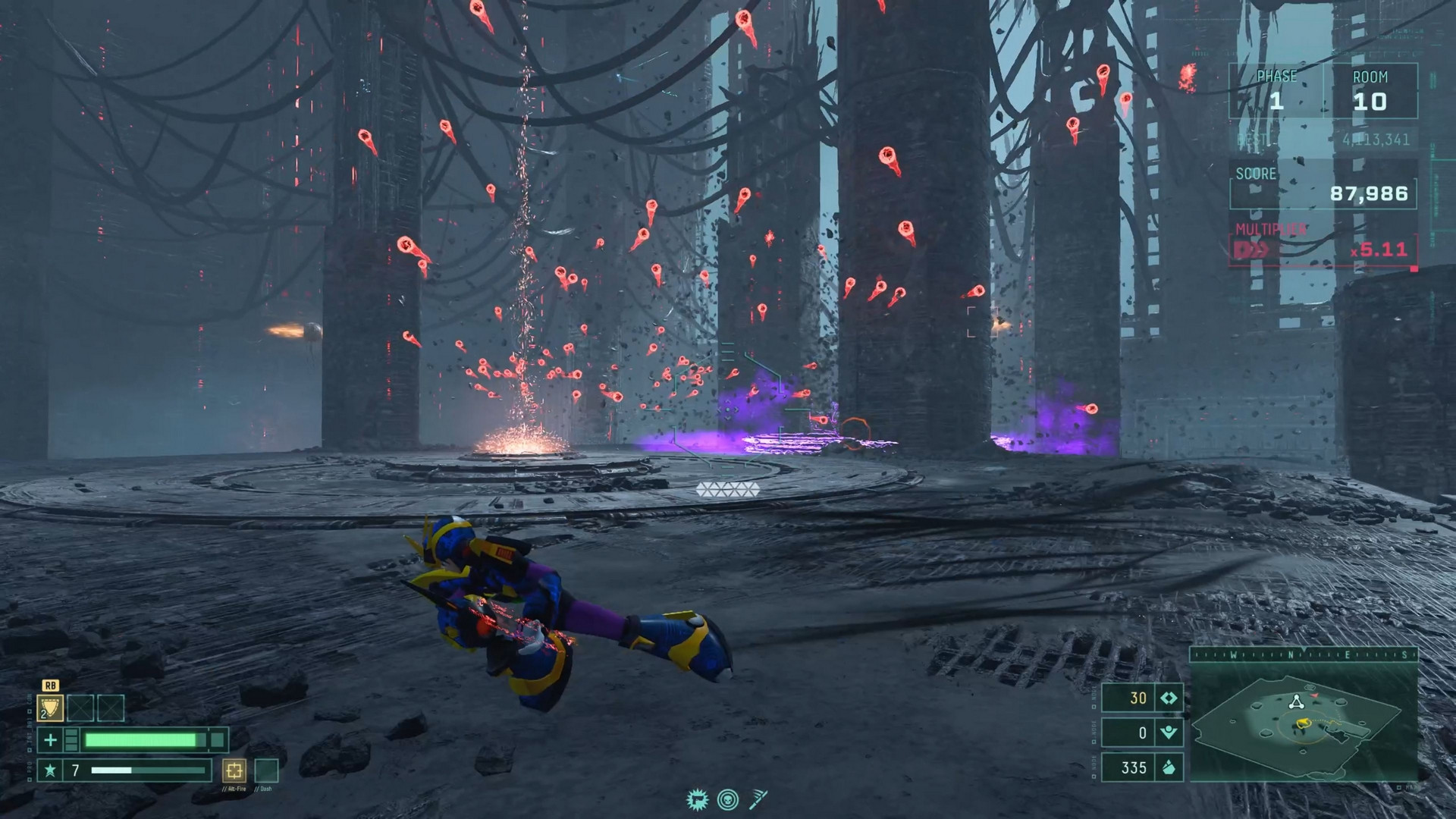This screenshot has width=1456, height=819.
Task: Select the skull emblem icon at bottom center
Action: coord(728,799)
